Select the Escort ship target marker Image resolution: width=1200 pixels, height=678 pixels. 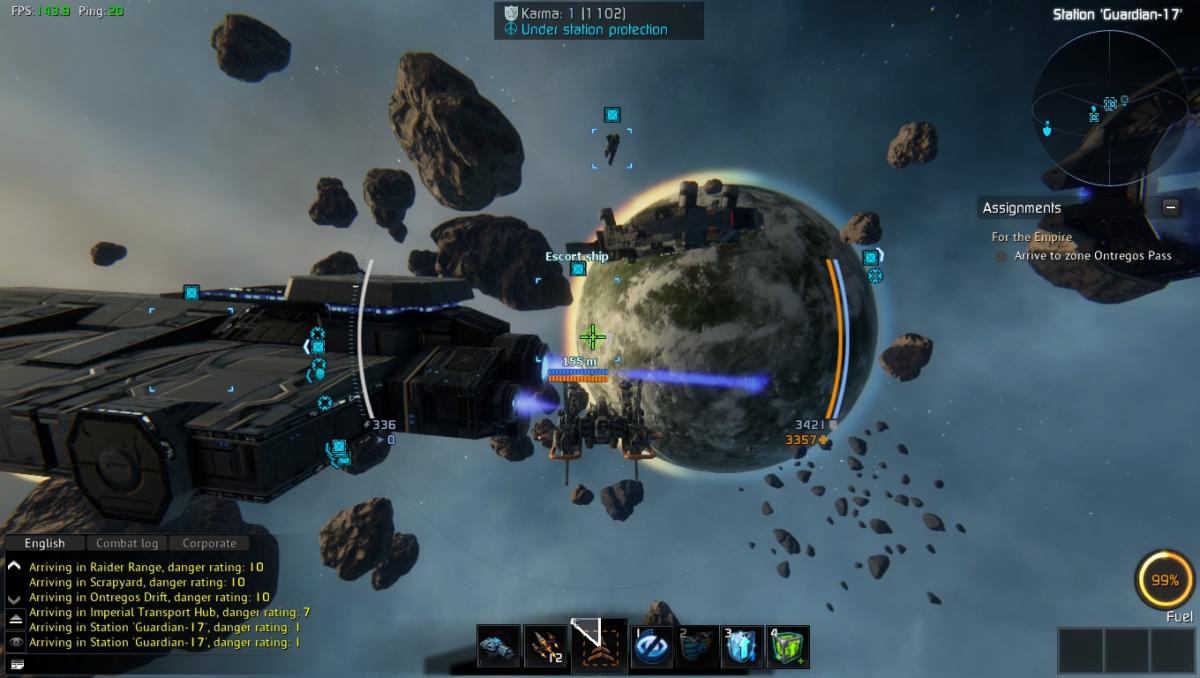click(x=577, y=268)
